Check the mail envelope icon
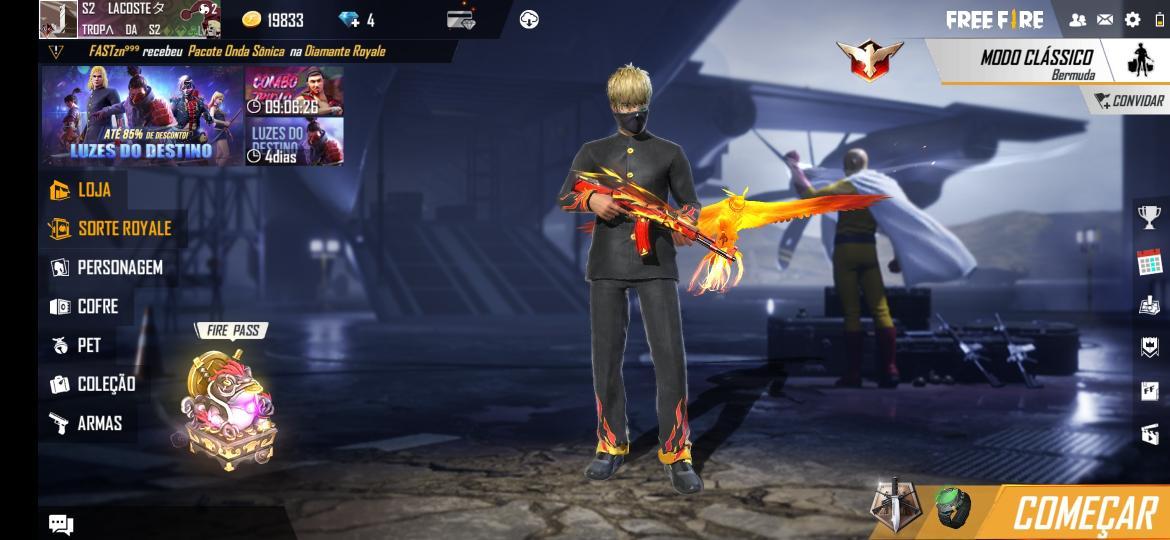Viewport: 1170px width, 540px height. point(1105,20)
